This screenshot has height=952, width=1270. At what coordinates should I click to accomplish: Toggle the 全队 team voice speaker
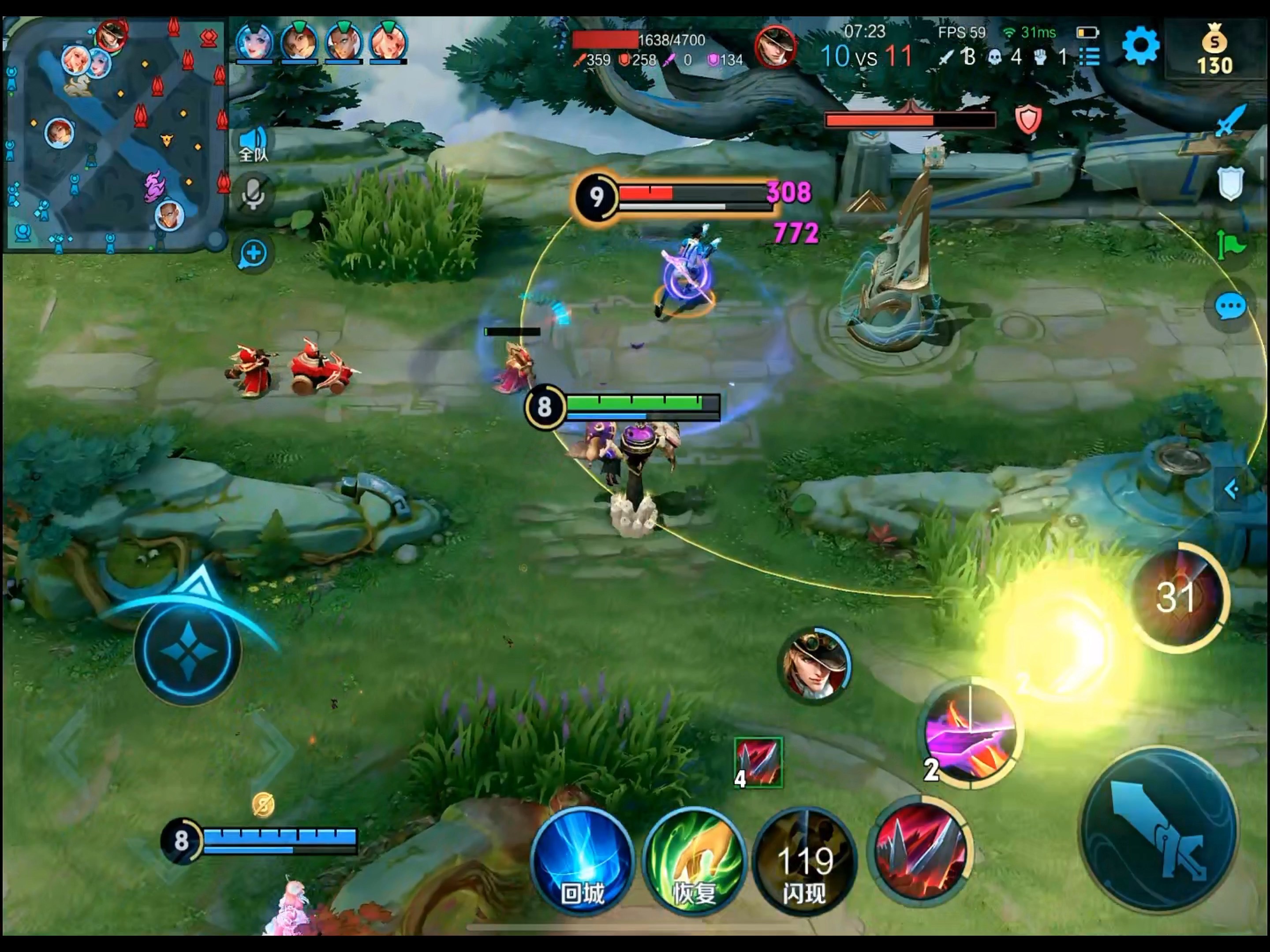(253, 143)
